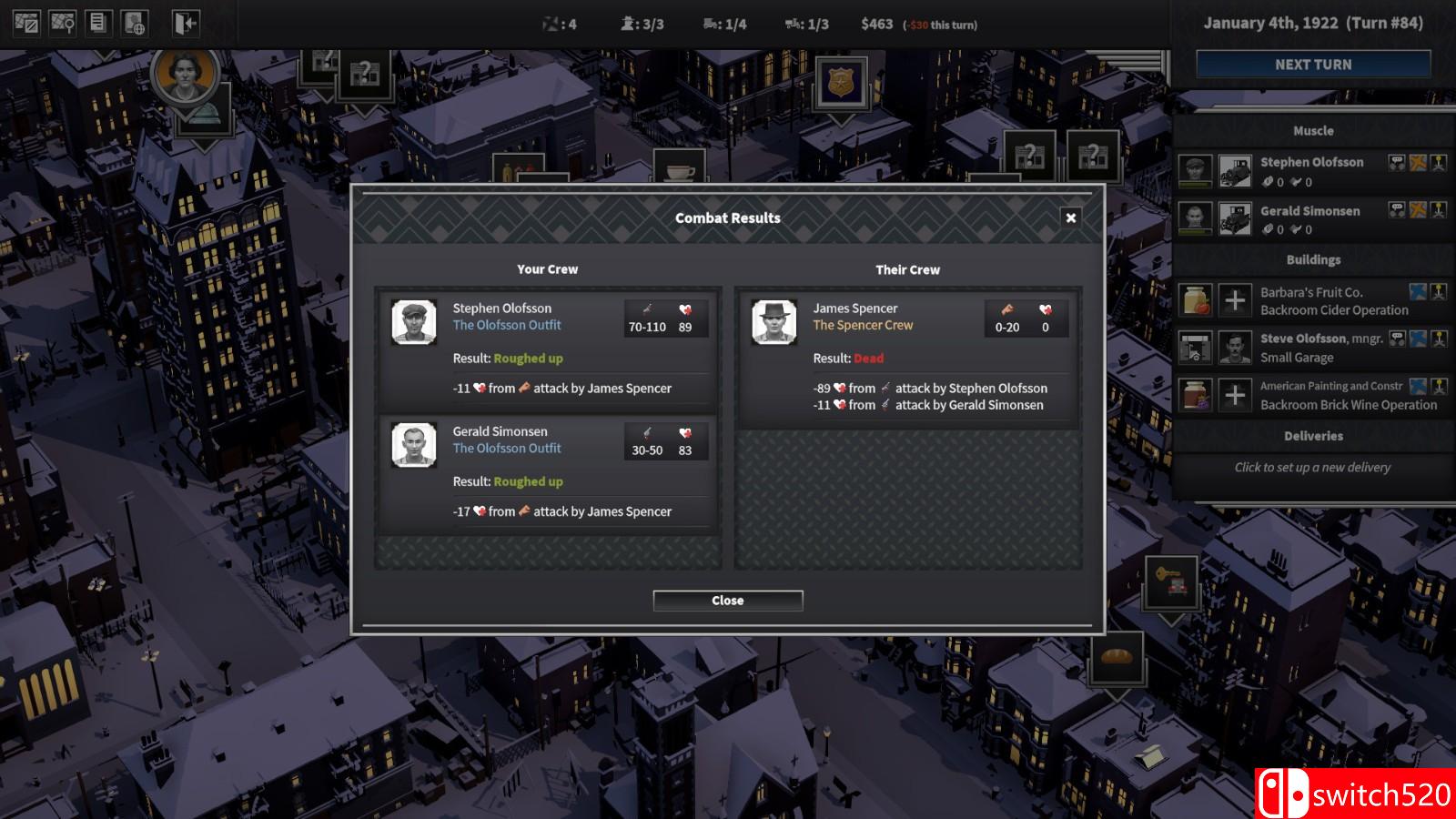Screen dimensions: 1456x819
Task: Select the woman character portrait on the map
Action: (x=186, y=76)
